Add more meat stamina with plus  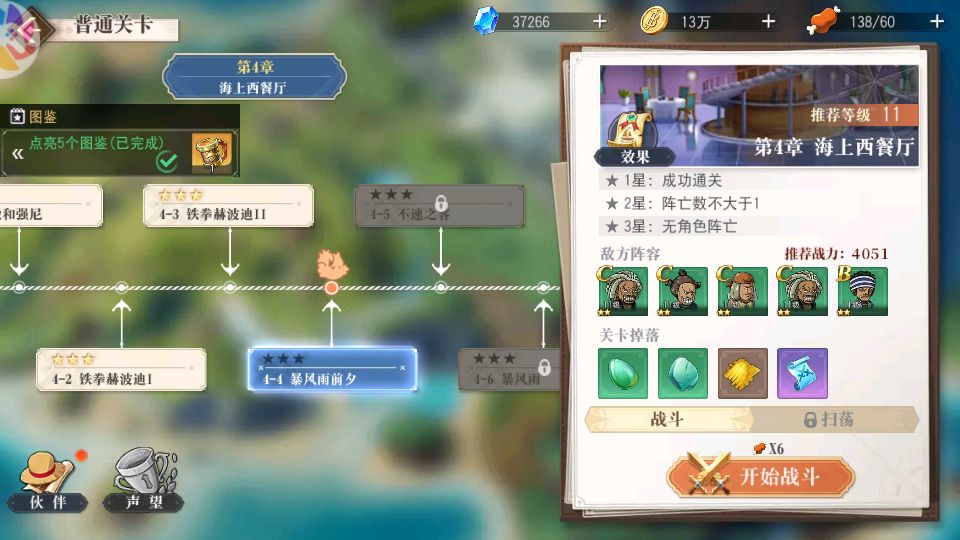(935, 21)
